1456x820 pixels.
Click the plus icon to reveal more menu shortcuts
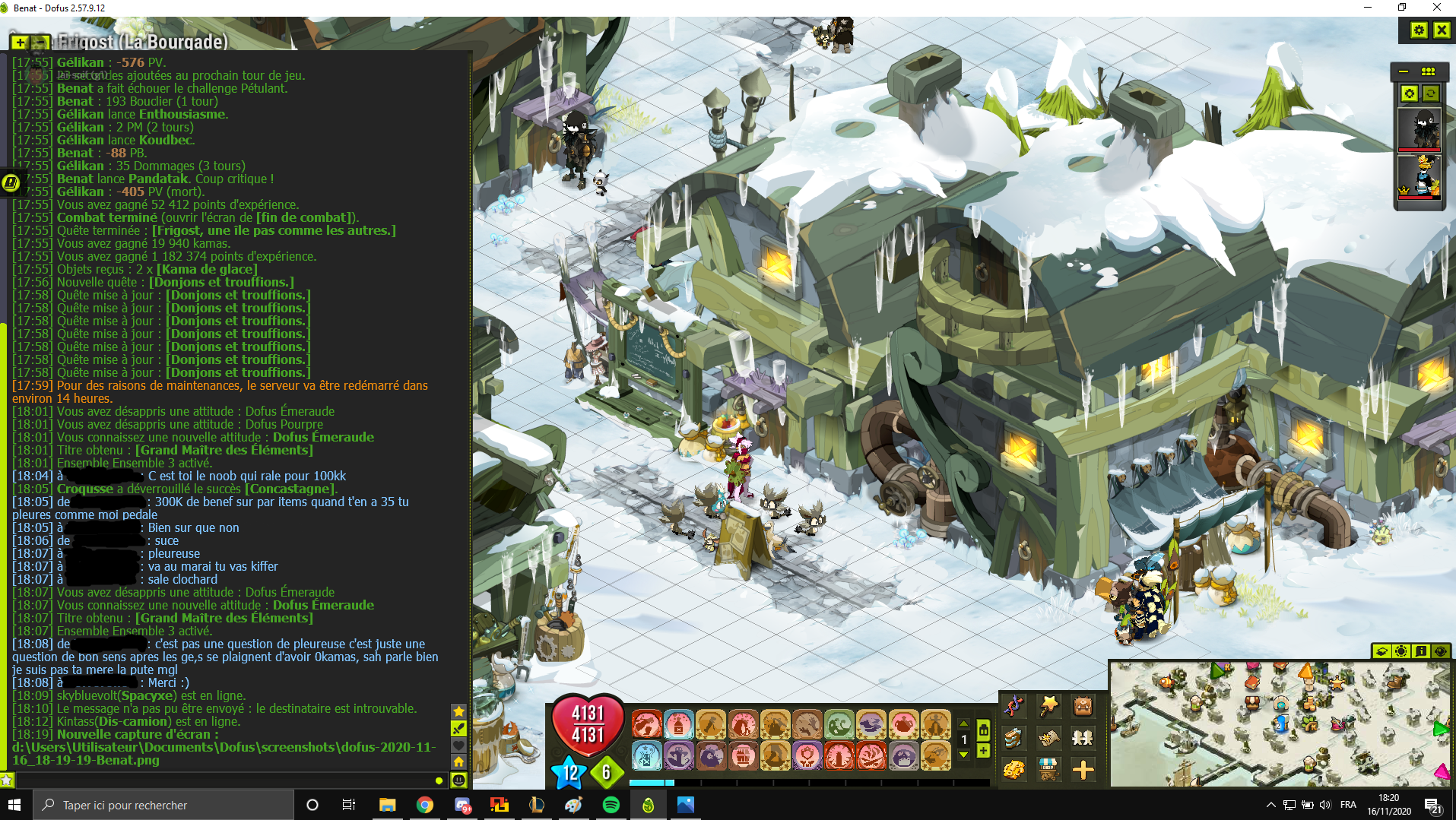coord(1083,771)
